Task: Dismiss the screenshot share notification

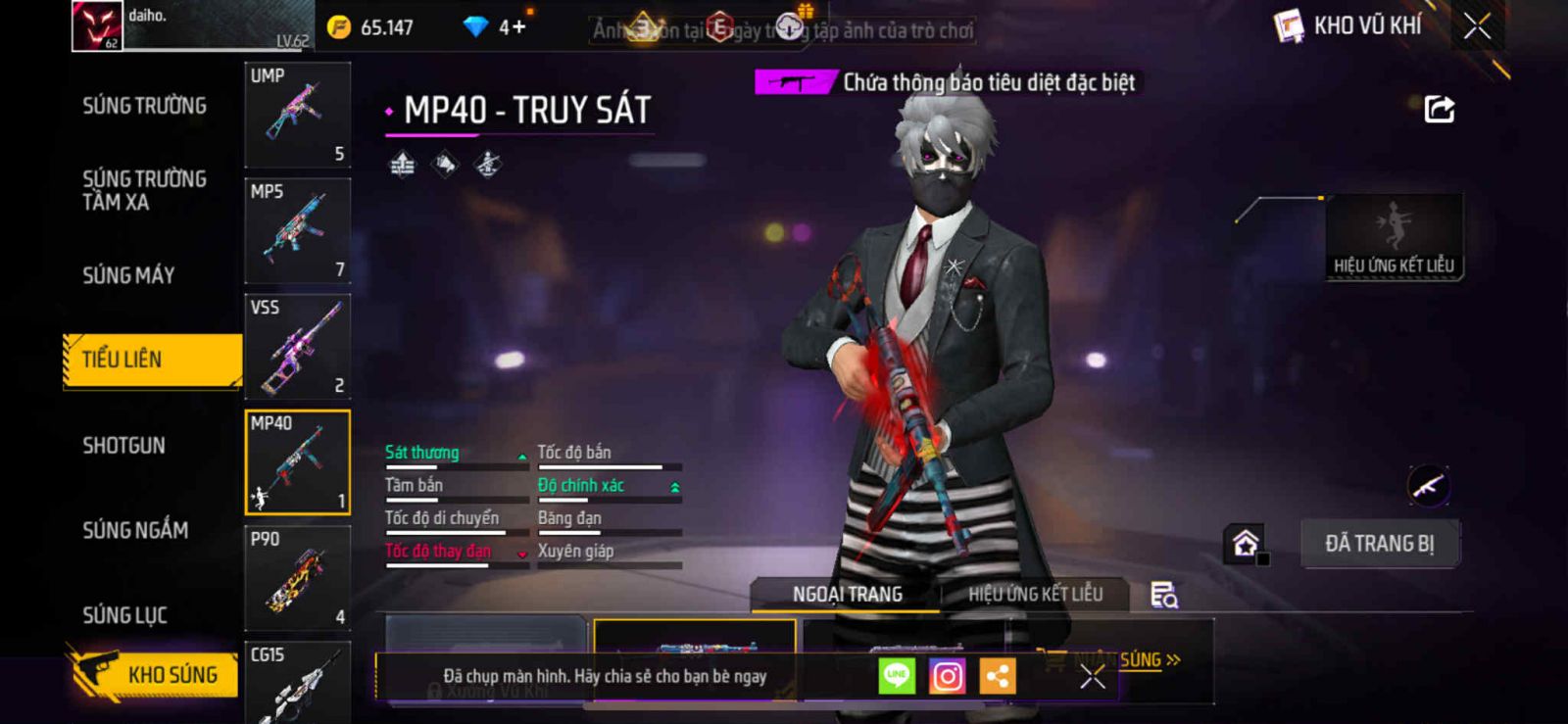Action: [1092, 676]
